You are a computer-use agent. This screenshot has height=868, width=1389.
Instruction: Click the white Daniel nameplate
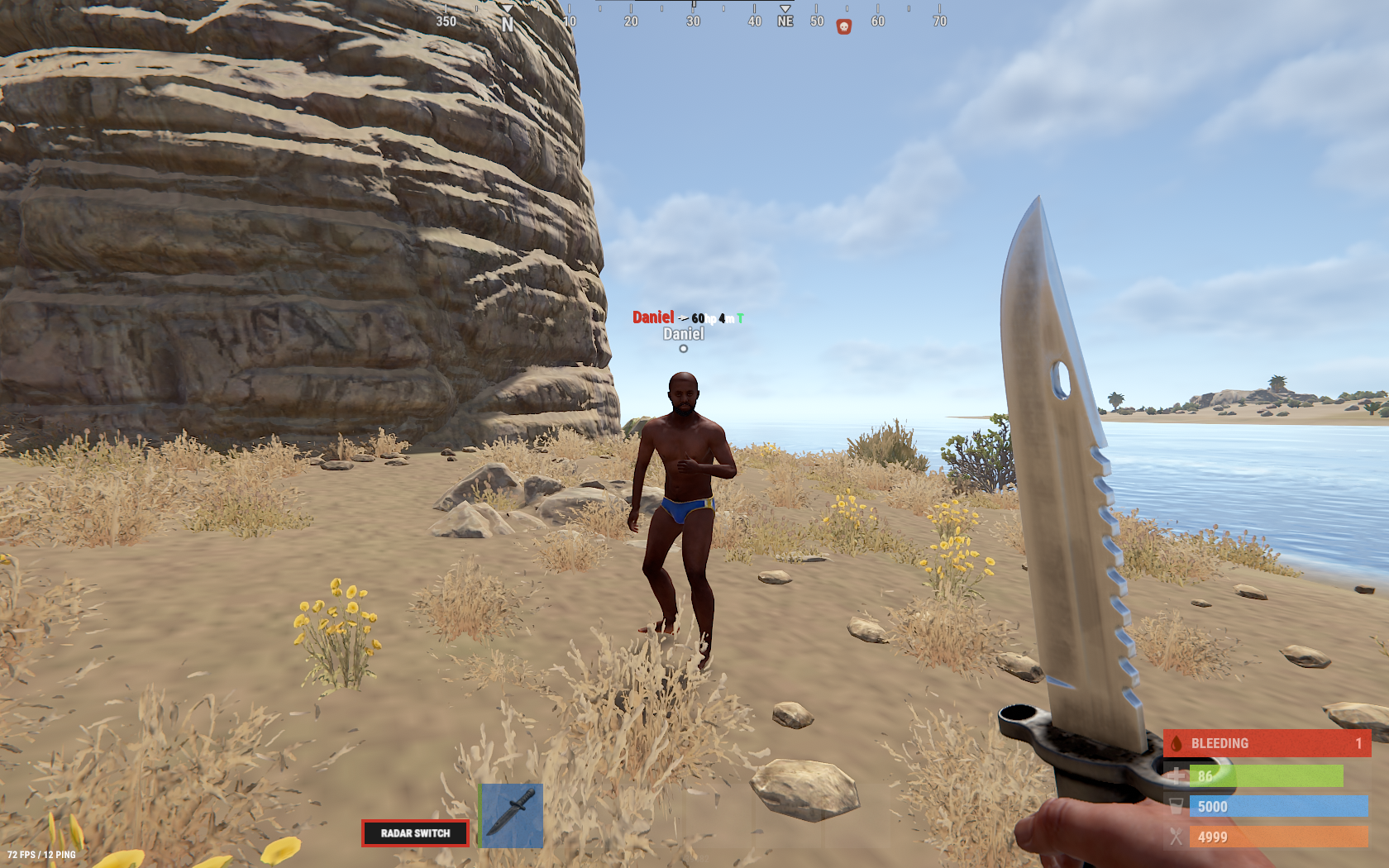click(684, 334)
